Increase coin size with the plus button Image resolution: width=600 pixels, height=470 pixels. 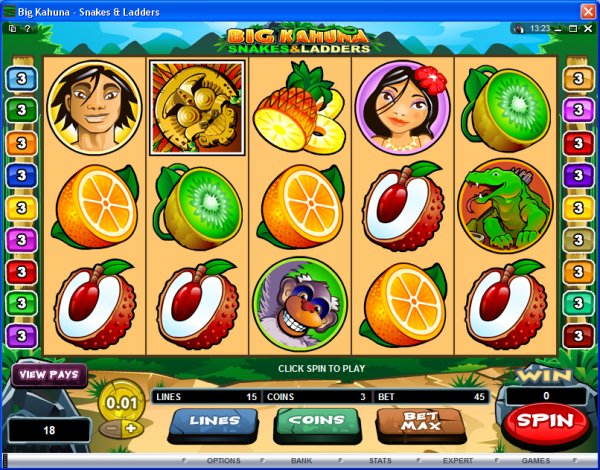(129, 428)
